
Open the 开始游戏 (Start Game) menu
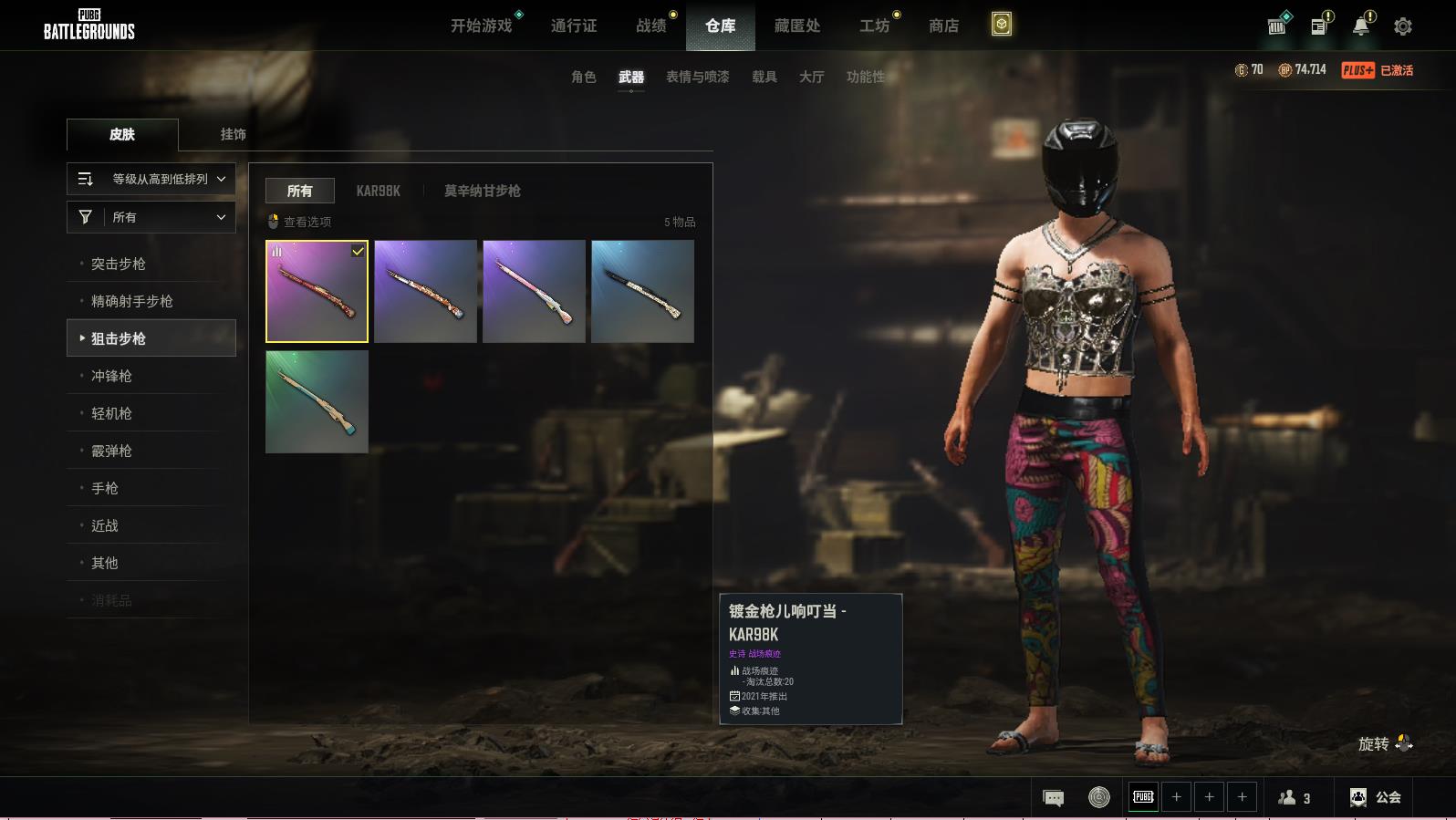(x=481, y=26)
